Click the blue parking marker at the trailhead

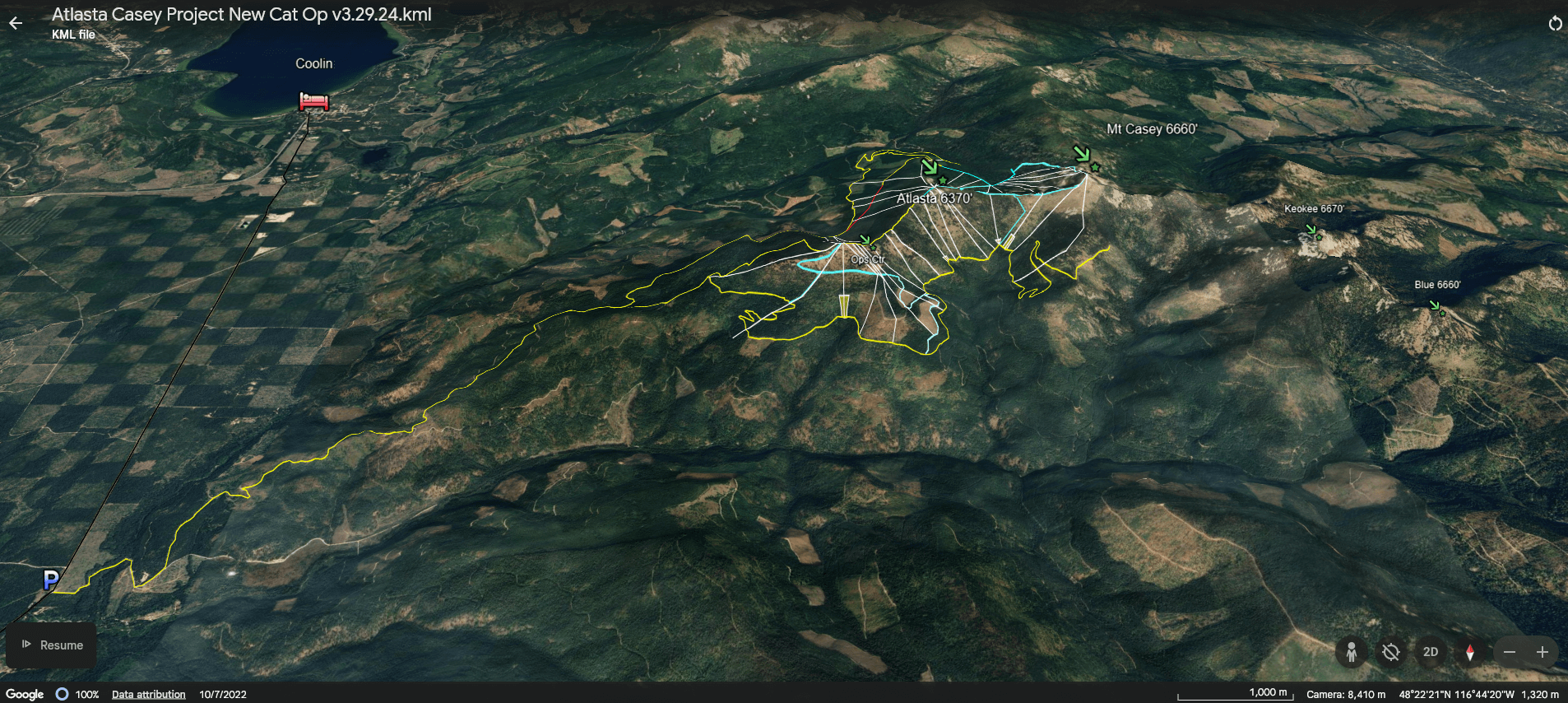coord(49,580)
